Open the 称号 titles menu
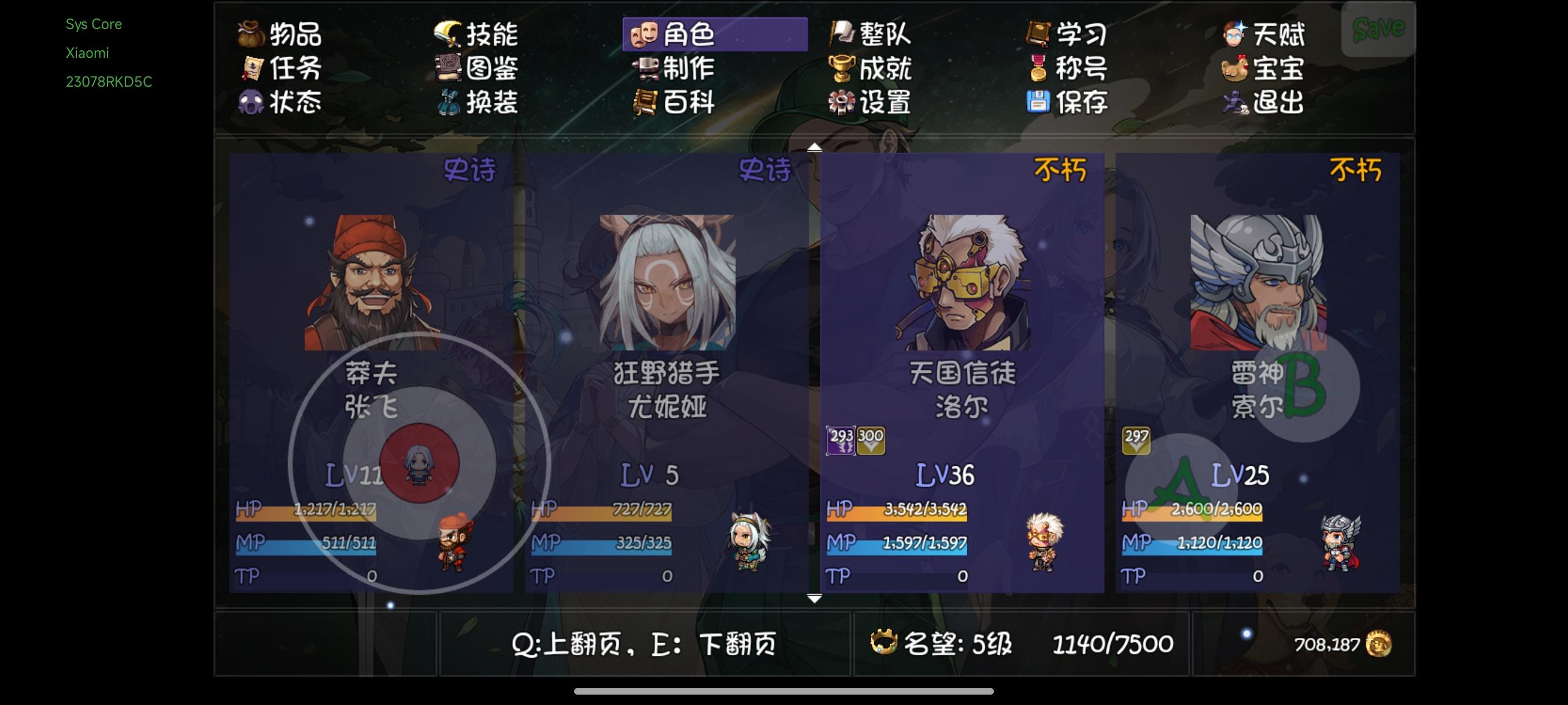 (1071, 70)
